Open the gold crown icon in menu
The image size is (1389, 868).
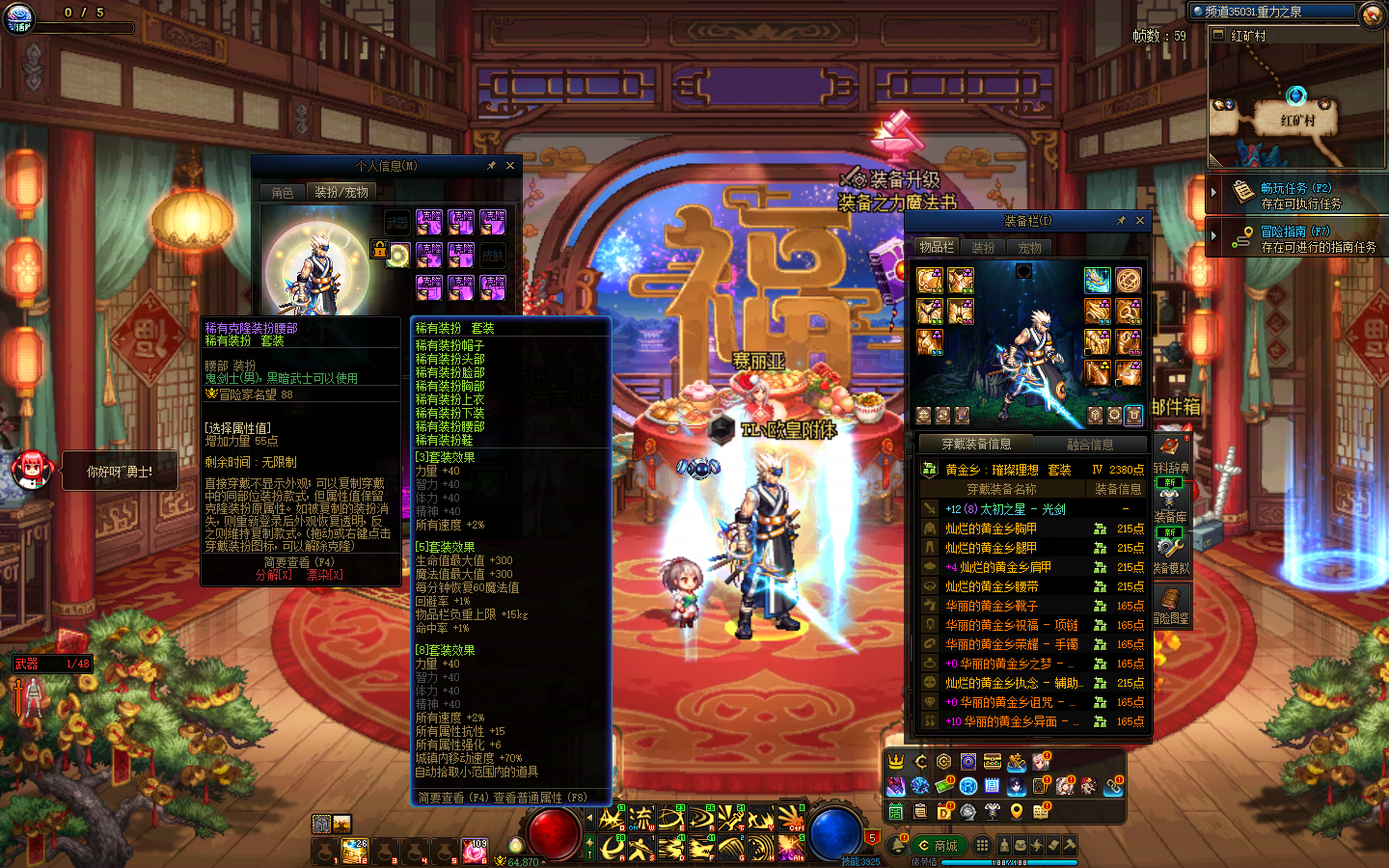click(896, 762)
